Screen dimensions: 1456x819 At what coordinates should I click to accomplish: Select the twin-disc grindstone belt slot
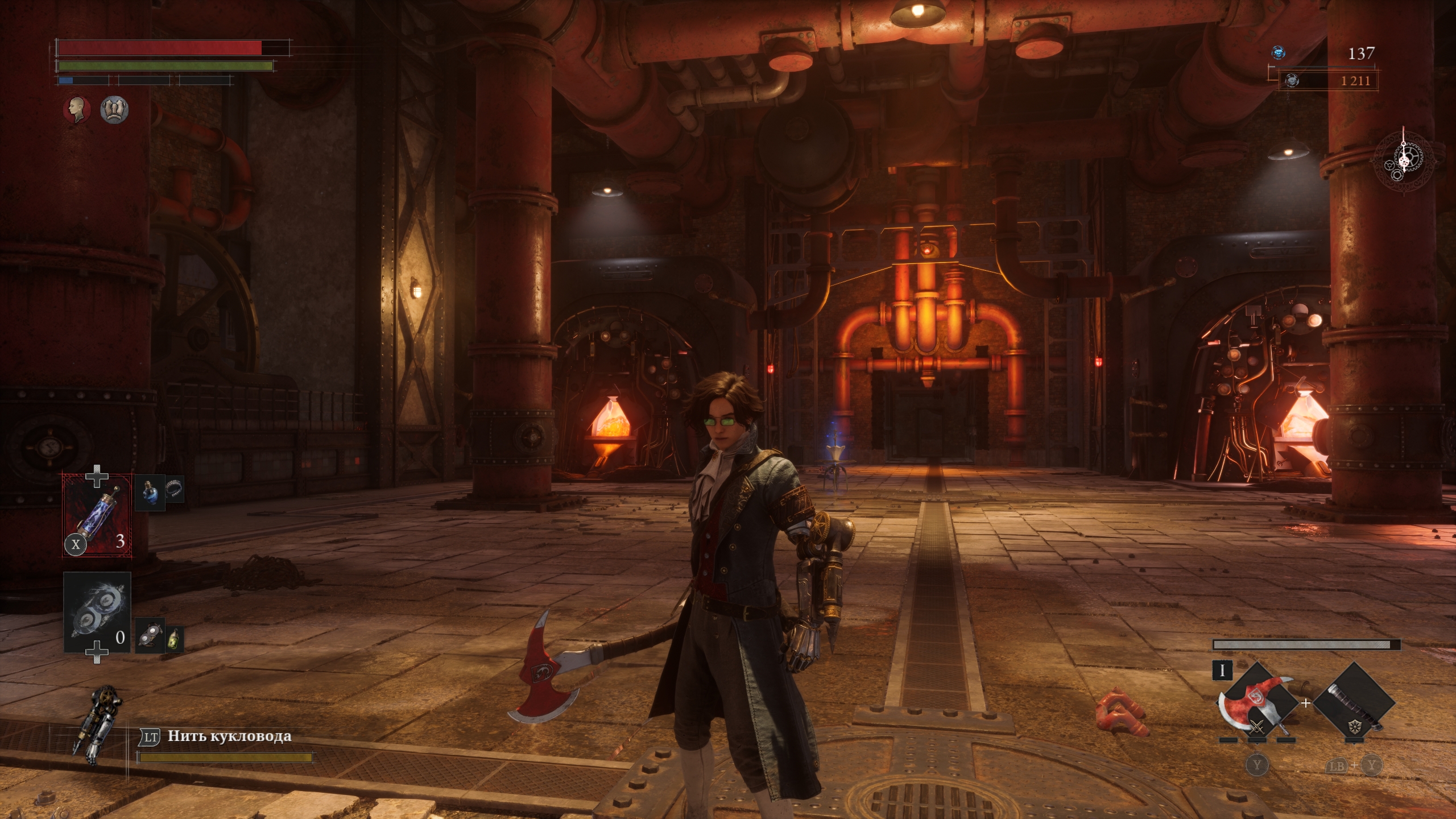97,612
